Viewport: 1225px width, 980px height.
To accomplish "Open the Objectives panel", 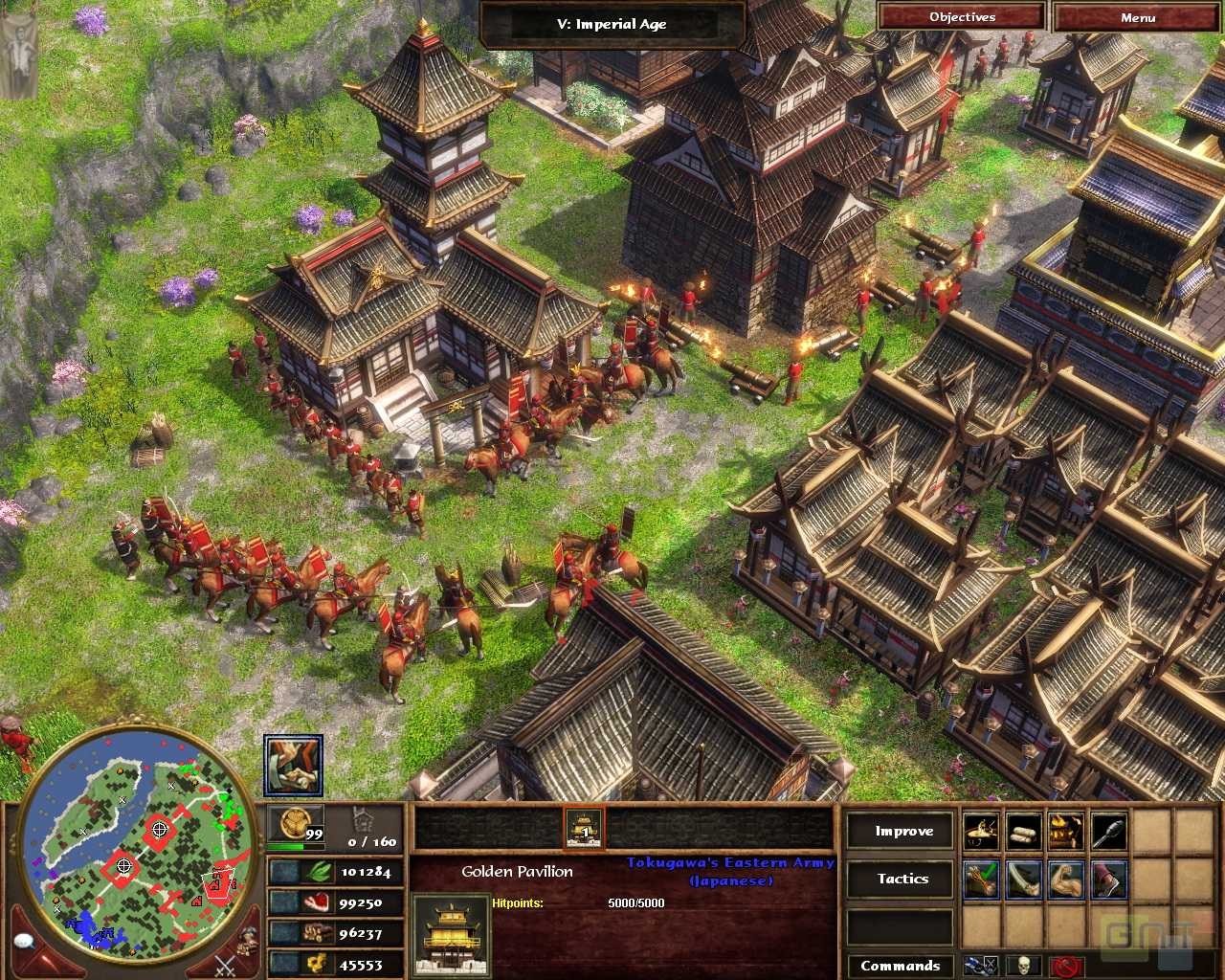I will pyautogui.click(x=960, y=16).
